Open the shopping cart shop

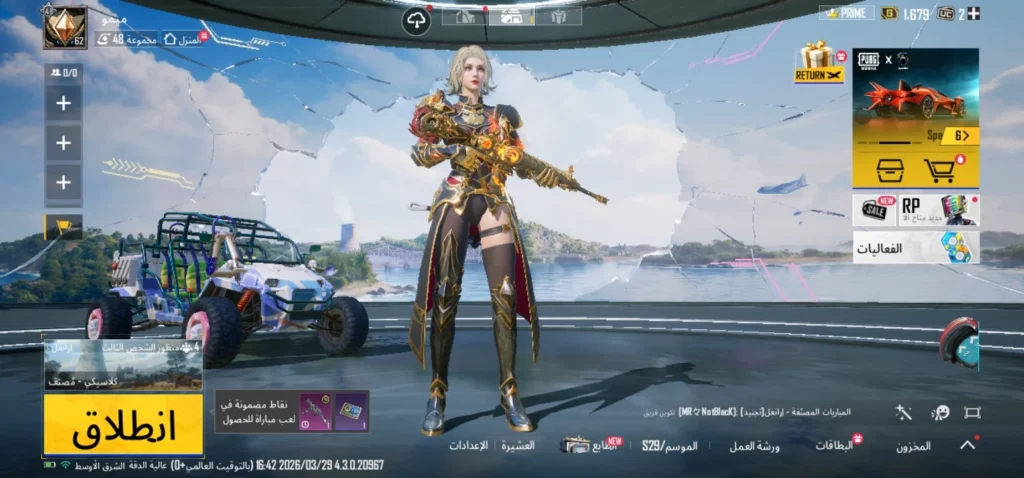point(942,170)
